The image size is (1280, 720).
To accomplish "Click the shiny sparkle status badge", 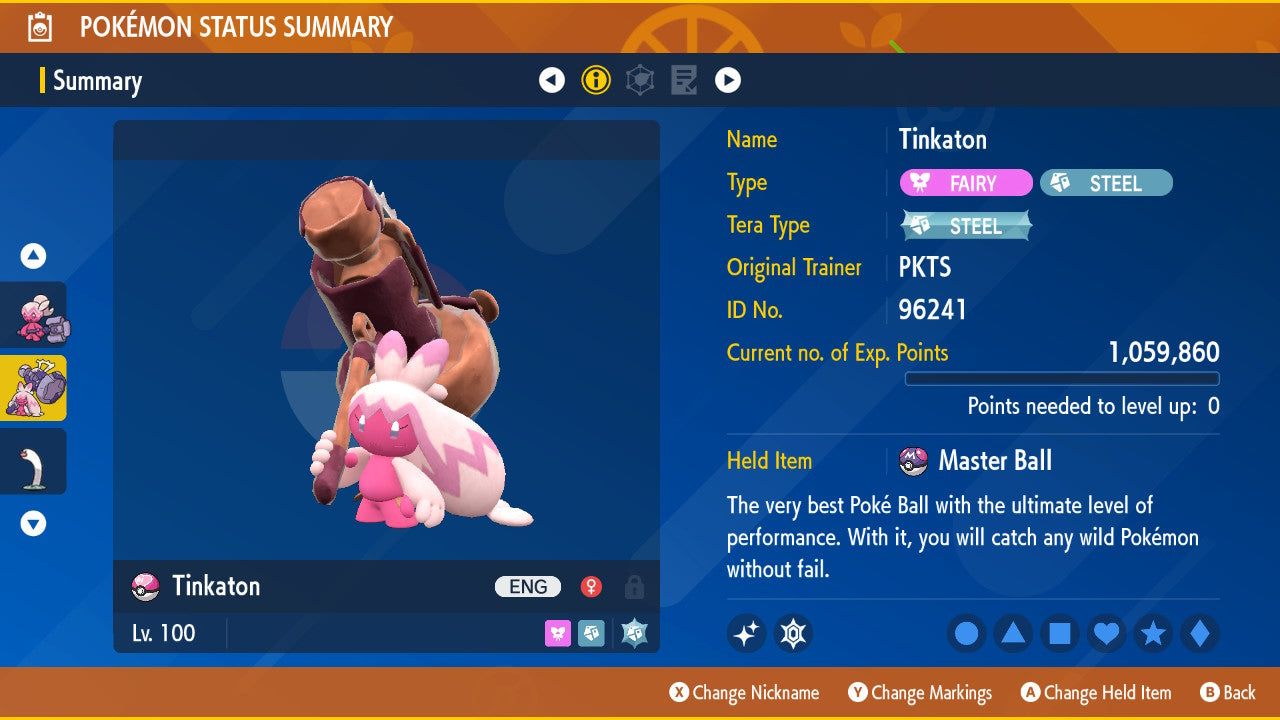I will click(x=746, y=633).
